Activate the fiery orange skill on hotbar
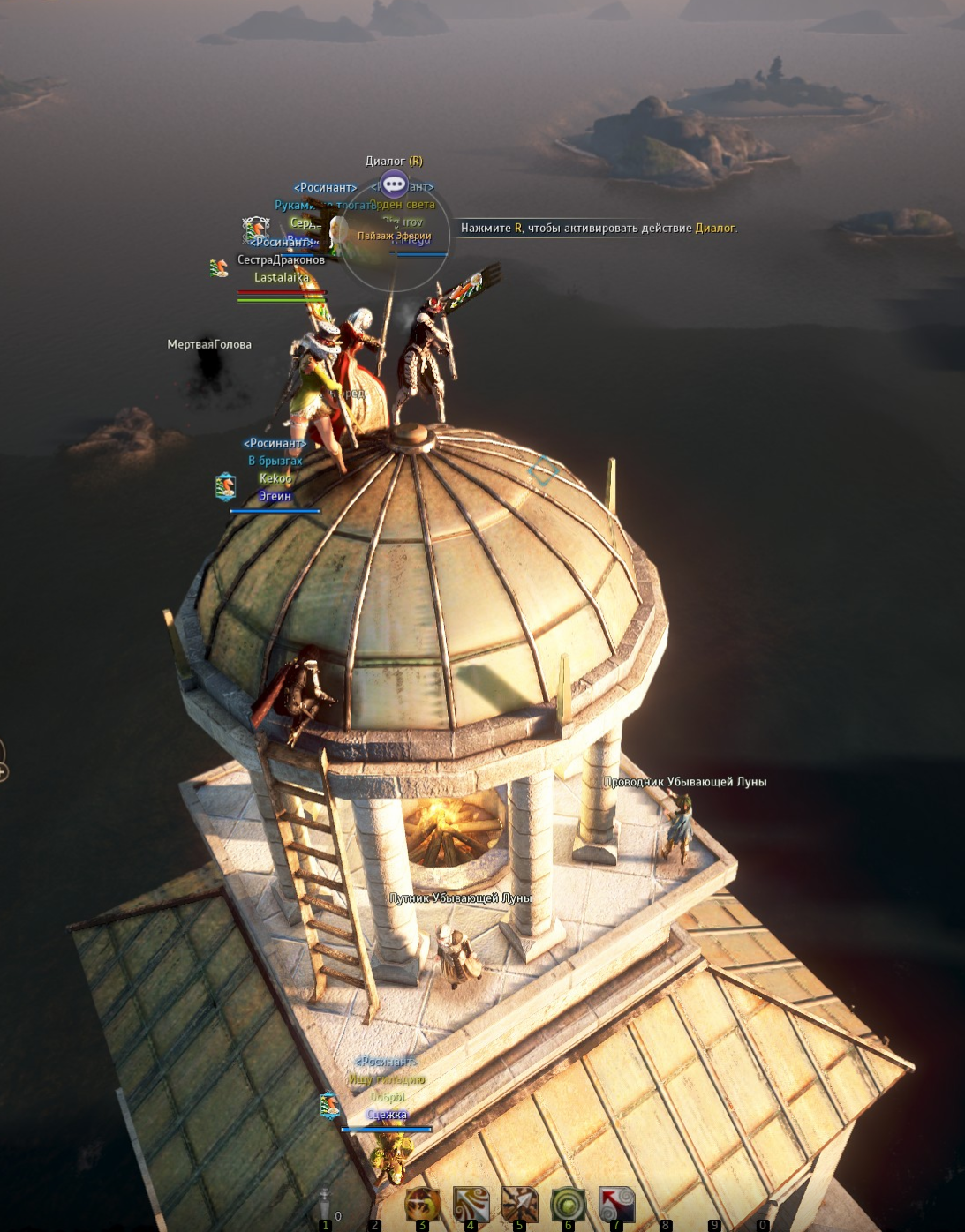 [423, 1205]
